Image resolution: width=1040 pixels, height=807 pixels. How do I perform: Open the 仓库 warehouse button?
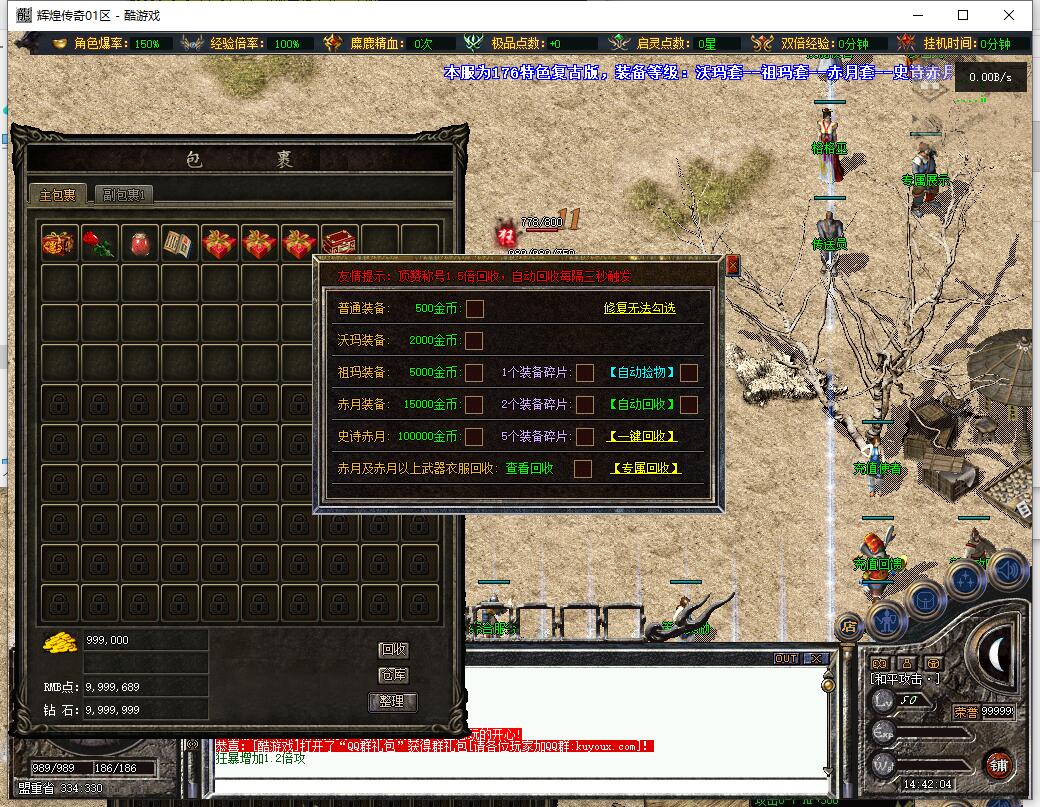click(x=393, y=676)
